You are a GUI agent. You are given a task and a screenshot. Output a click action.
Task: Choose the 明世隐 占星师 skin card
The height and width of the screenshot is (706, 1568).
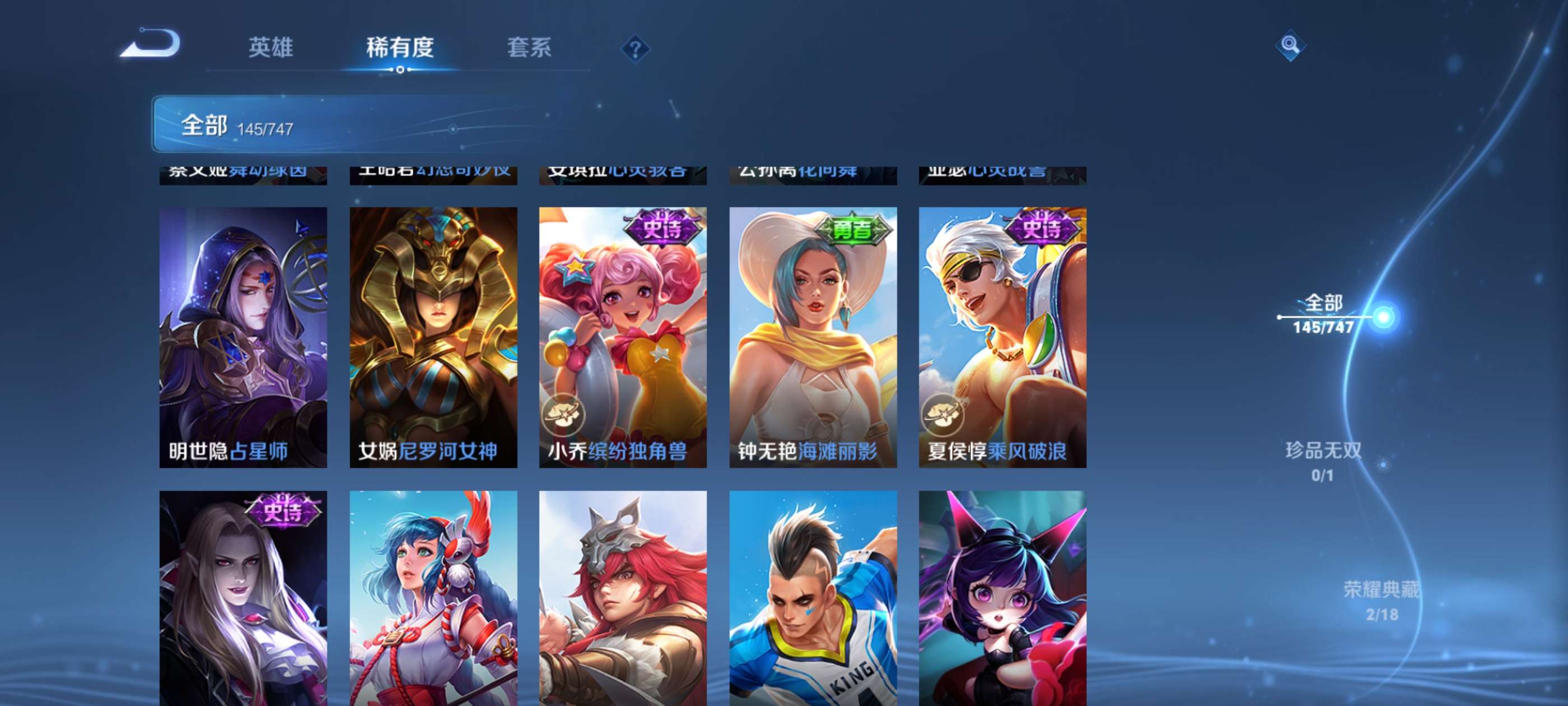pyautogui.click(x=243, y=337)
